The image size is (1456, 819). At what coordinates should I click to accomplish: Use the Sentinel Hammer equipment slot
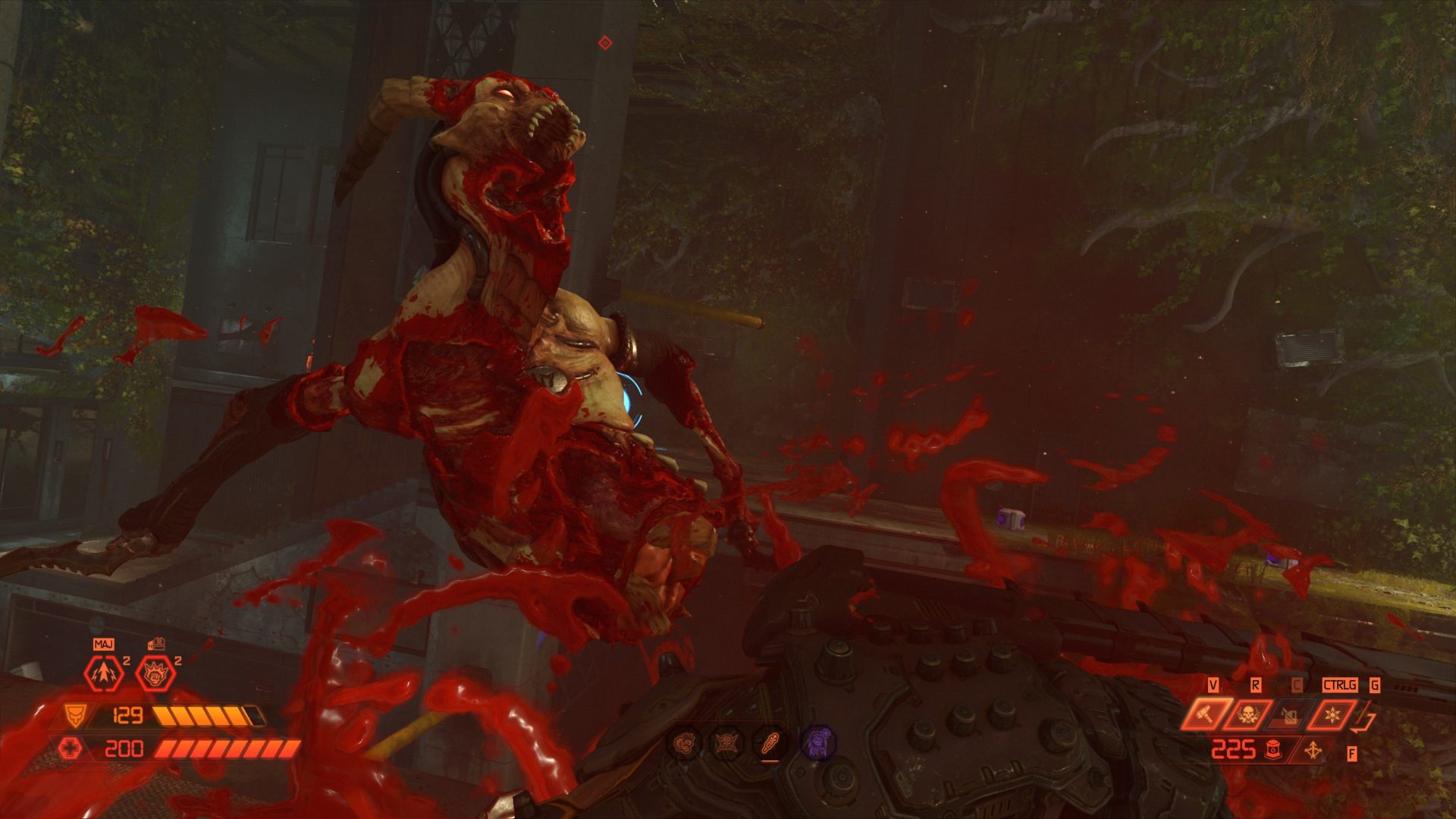pos(1205,715)
